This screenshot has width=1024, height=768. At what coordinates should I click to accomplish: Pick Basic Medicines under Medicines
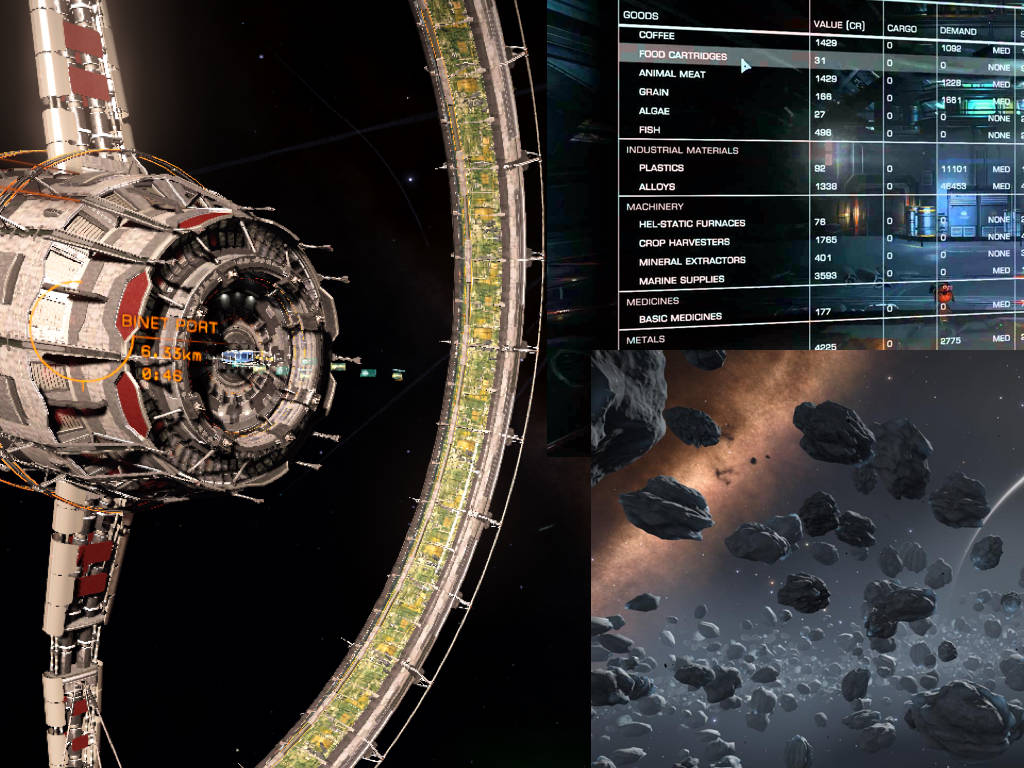click(x=680, y=318)
